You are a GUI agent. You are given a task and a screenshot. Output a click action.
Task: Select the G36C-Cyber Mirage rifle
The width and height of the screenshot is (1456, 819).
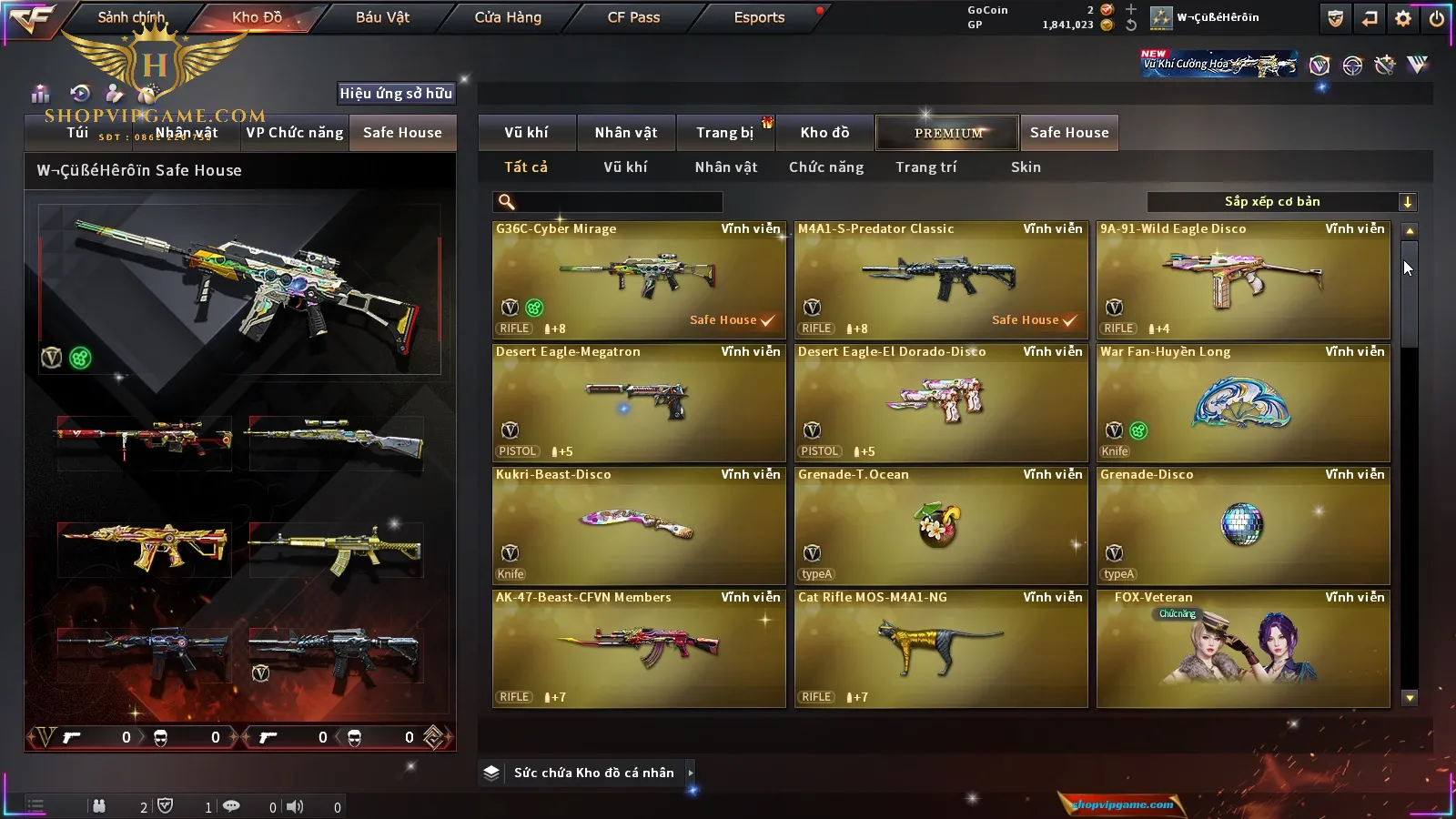click(639, 279)
